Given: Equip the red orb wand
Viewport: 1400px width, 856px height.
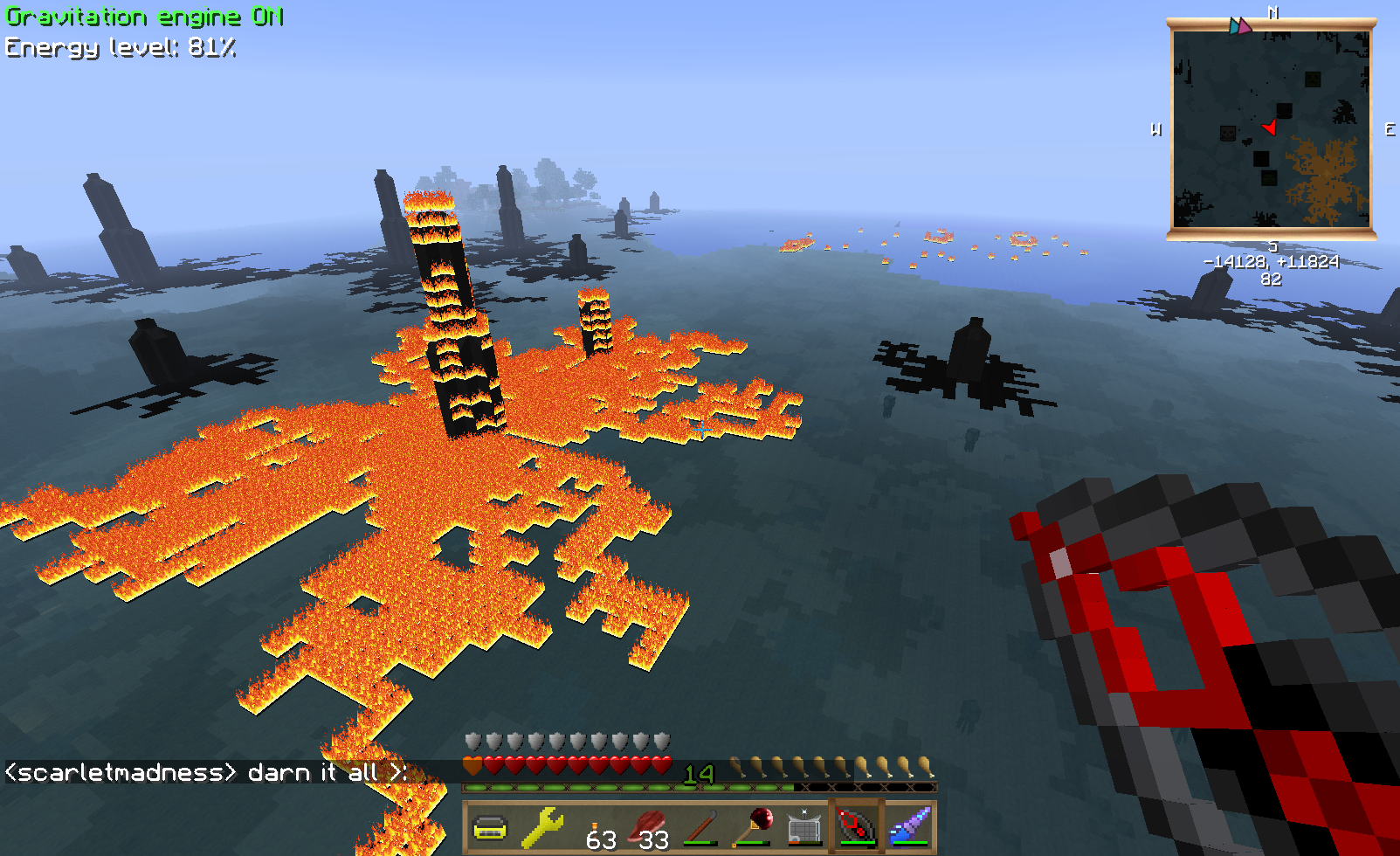Looking at the screenshot, I should (x=754, y=826).
